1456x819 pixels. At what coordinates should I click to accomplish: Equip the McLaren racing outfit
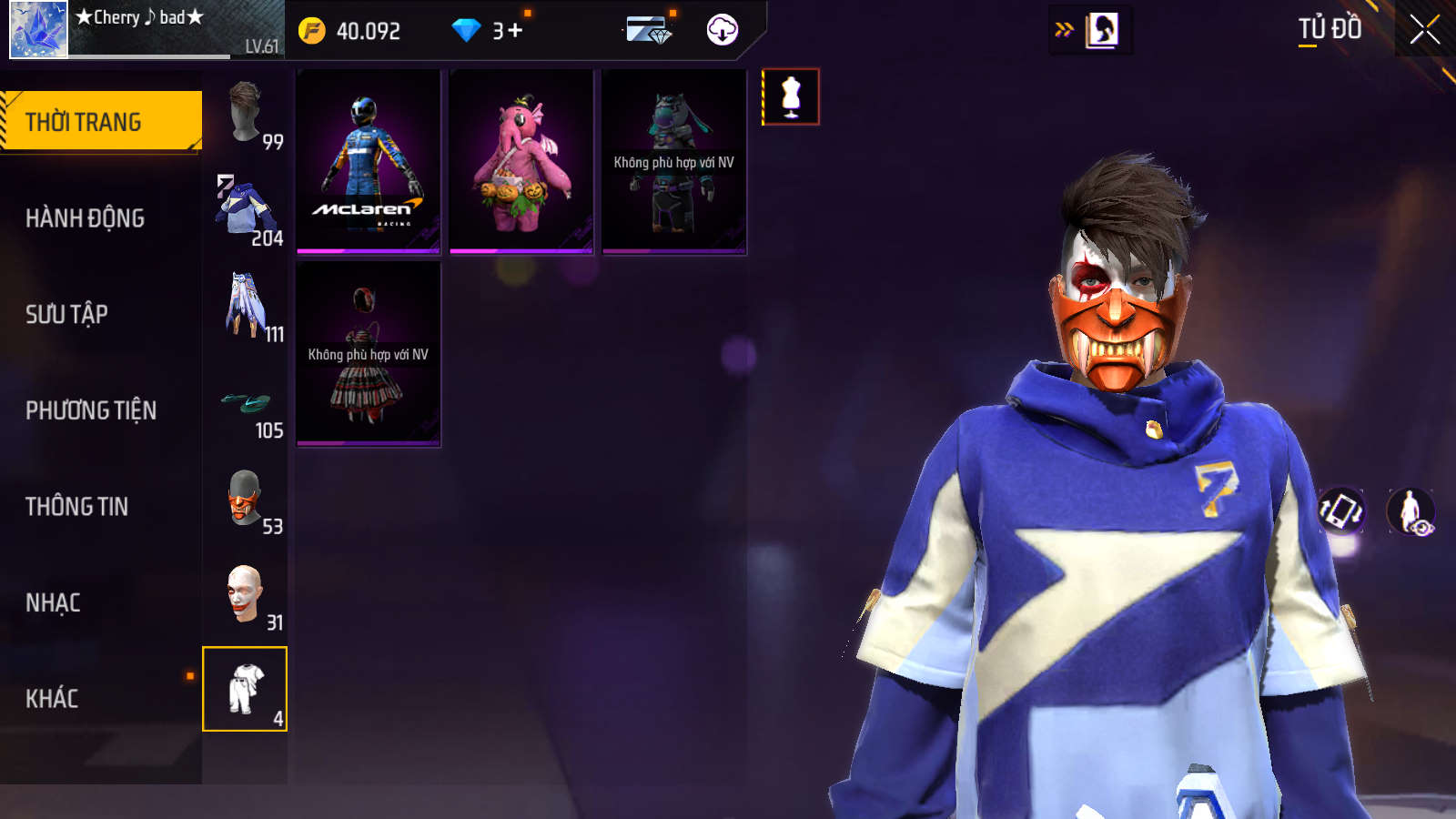369,162
